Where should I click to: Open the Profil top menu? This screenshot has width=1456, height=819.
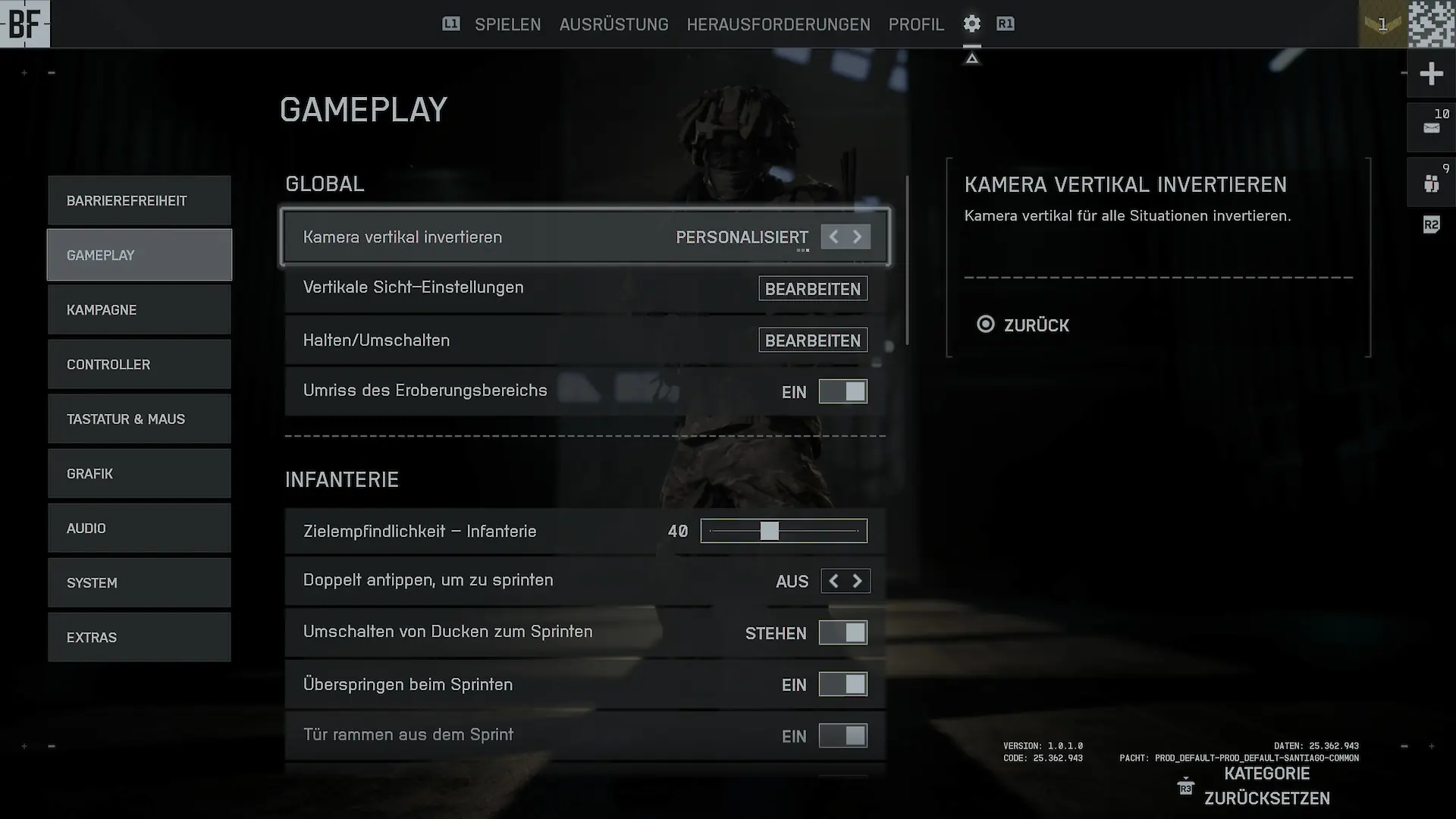pos(916,24)
